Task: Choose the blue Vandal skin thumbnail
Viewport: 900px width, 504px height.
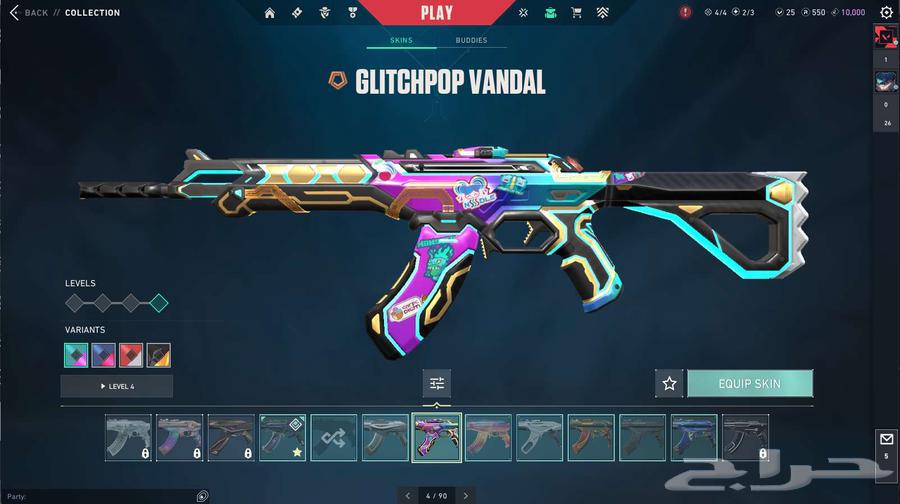Action: pyautogui.click(x=694, y=438)
